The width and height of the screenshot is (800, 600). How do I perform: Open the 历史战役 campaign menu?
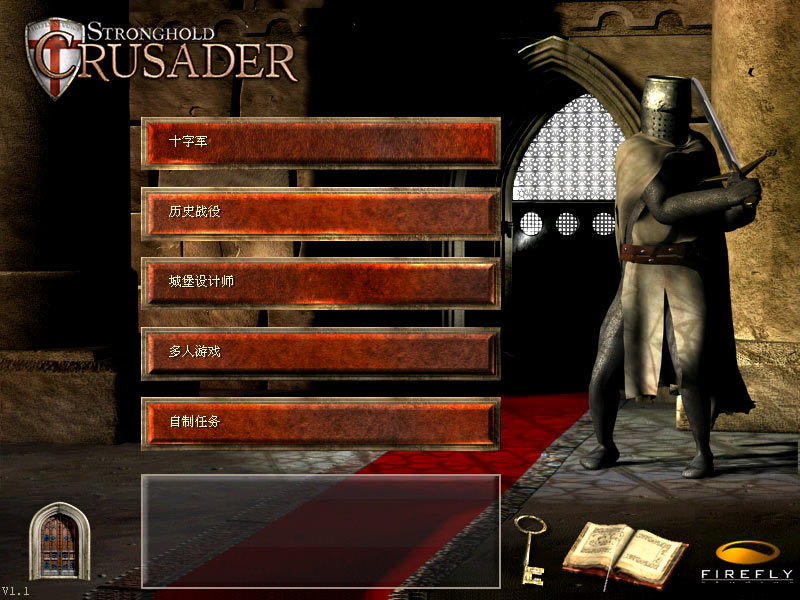point(320,213)
